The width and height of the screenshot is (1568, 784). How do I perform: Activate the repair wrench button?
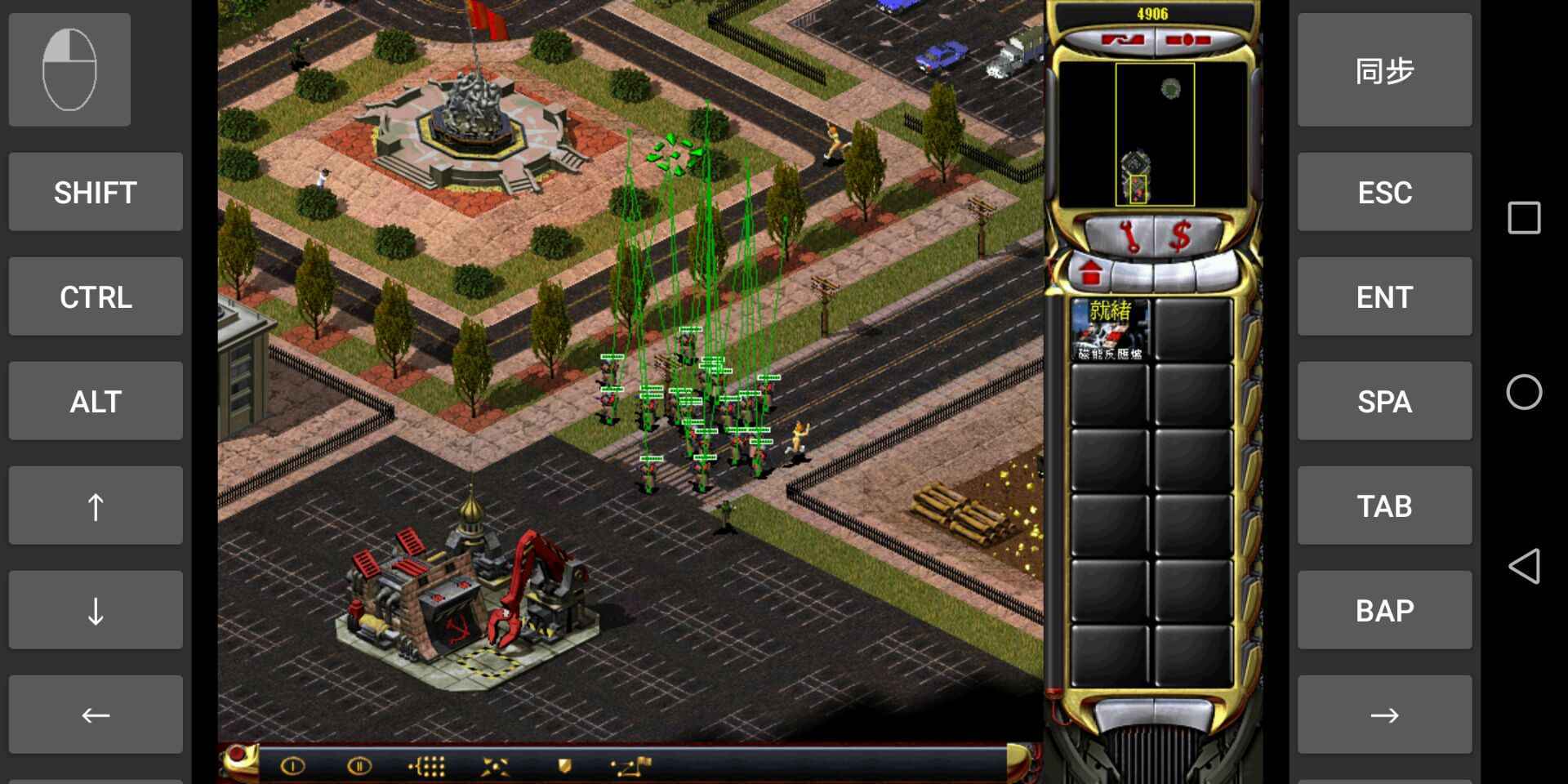[x=1131, y=237]
